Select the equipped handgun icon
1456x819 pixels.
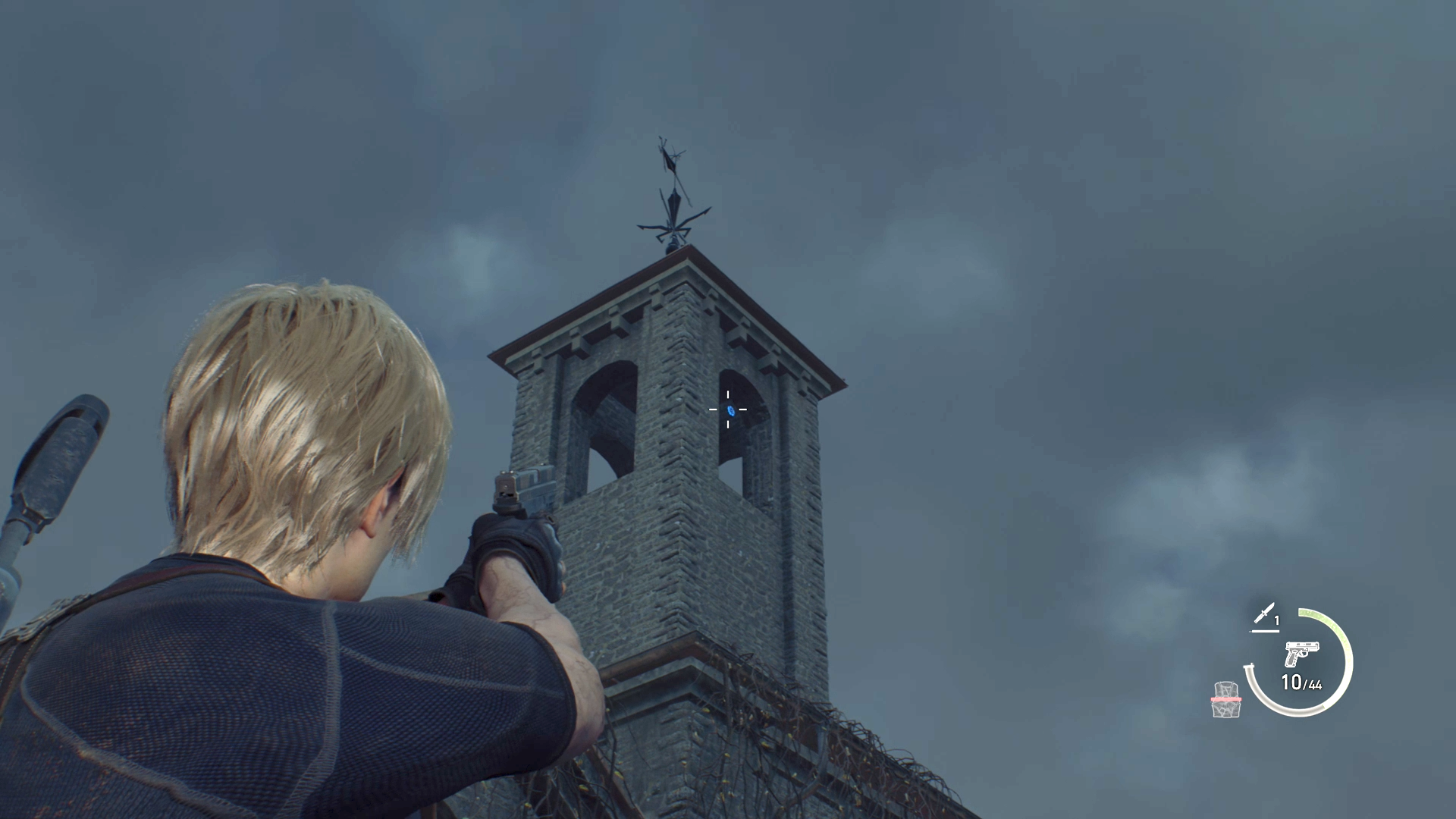click(x=1301, y=654)
